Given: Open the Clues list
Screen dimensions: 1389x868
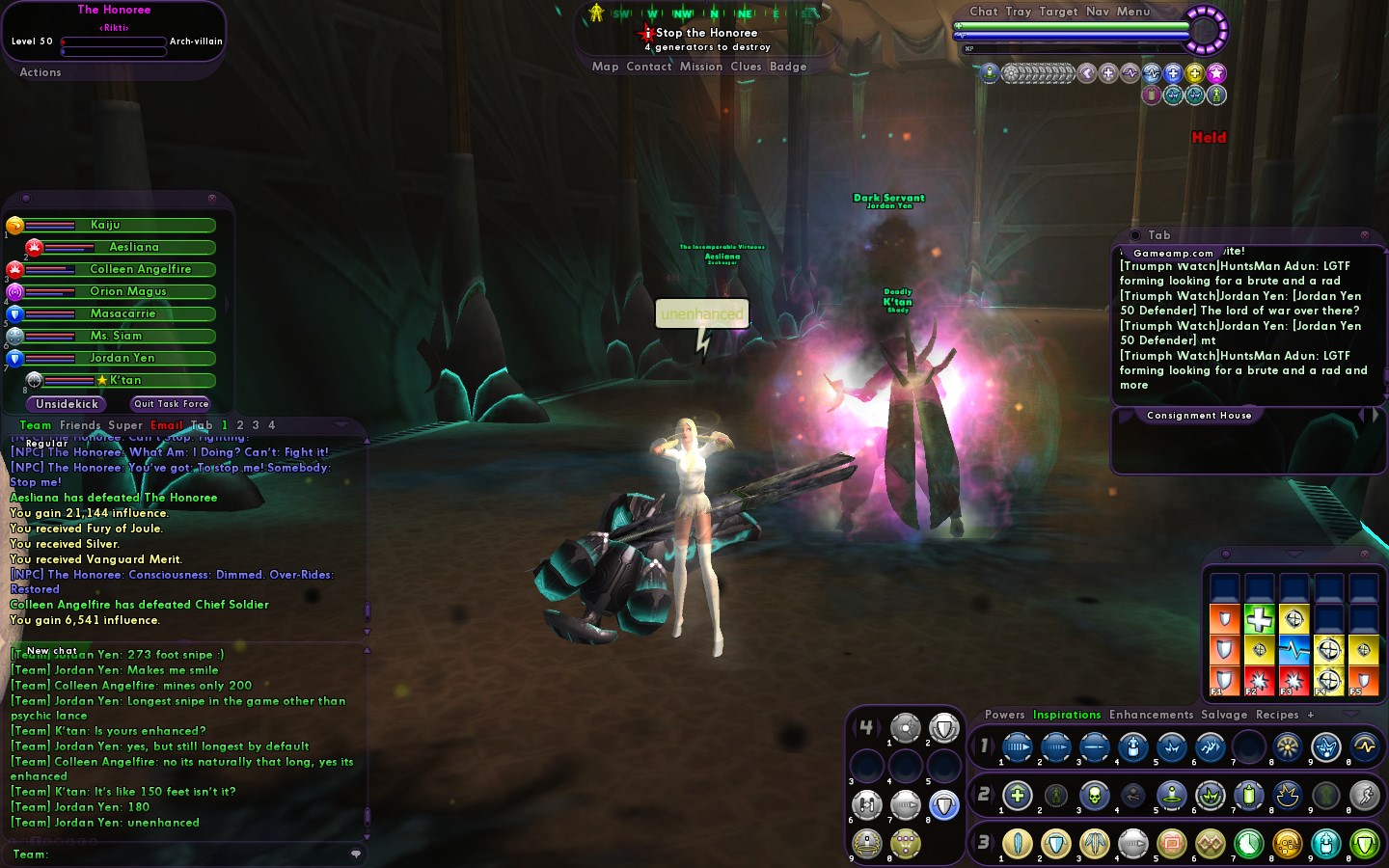Looking at the screenshot, I should (746, 67).
